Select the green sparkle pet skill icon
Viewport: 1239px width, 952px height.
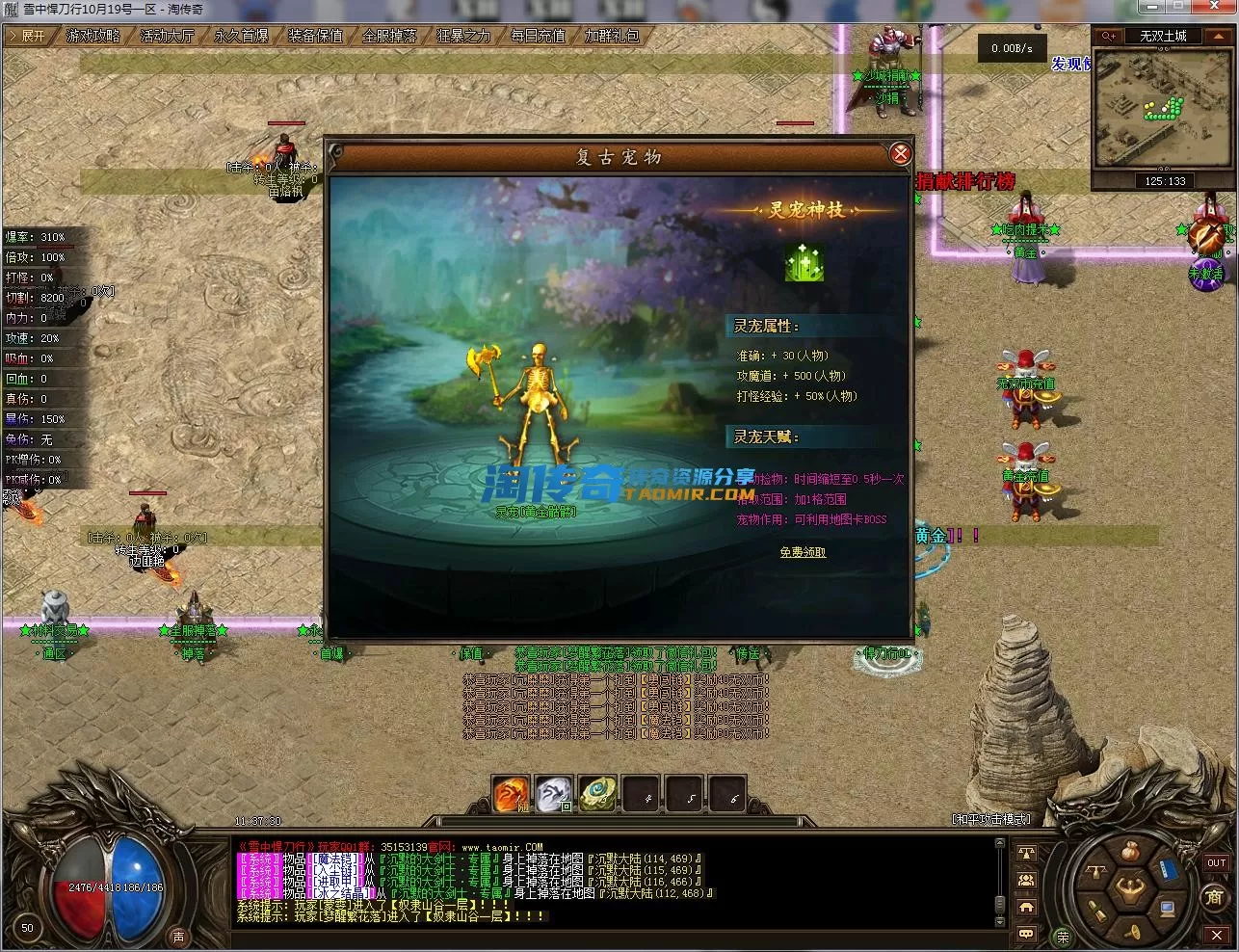coord(804,262)
